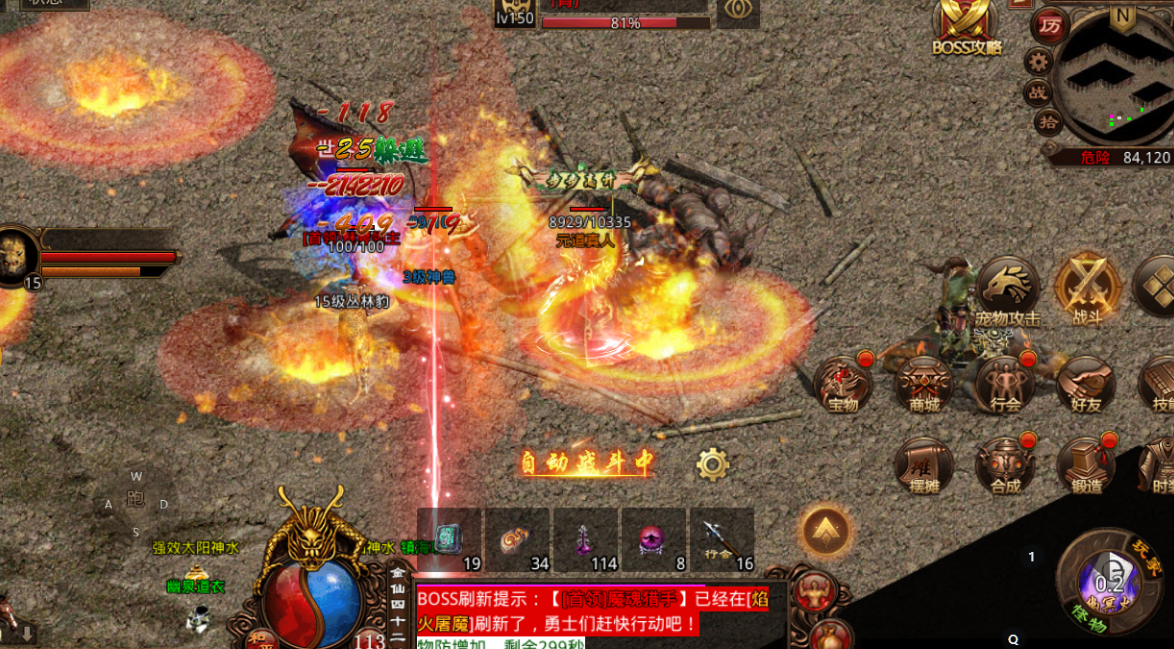Open the 摆摊 stall menu
1174x649 pixels.
(923, 466)
